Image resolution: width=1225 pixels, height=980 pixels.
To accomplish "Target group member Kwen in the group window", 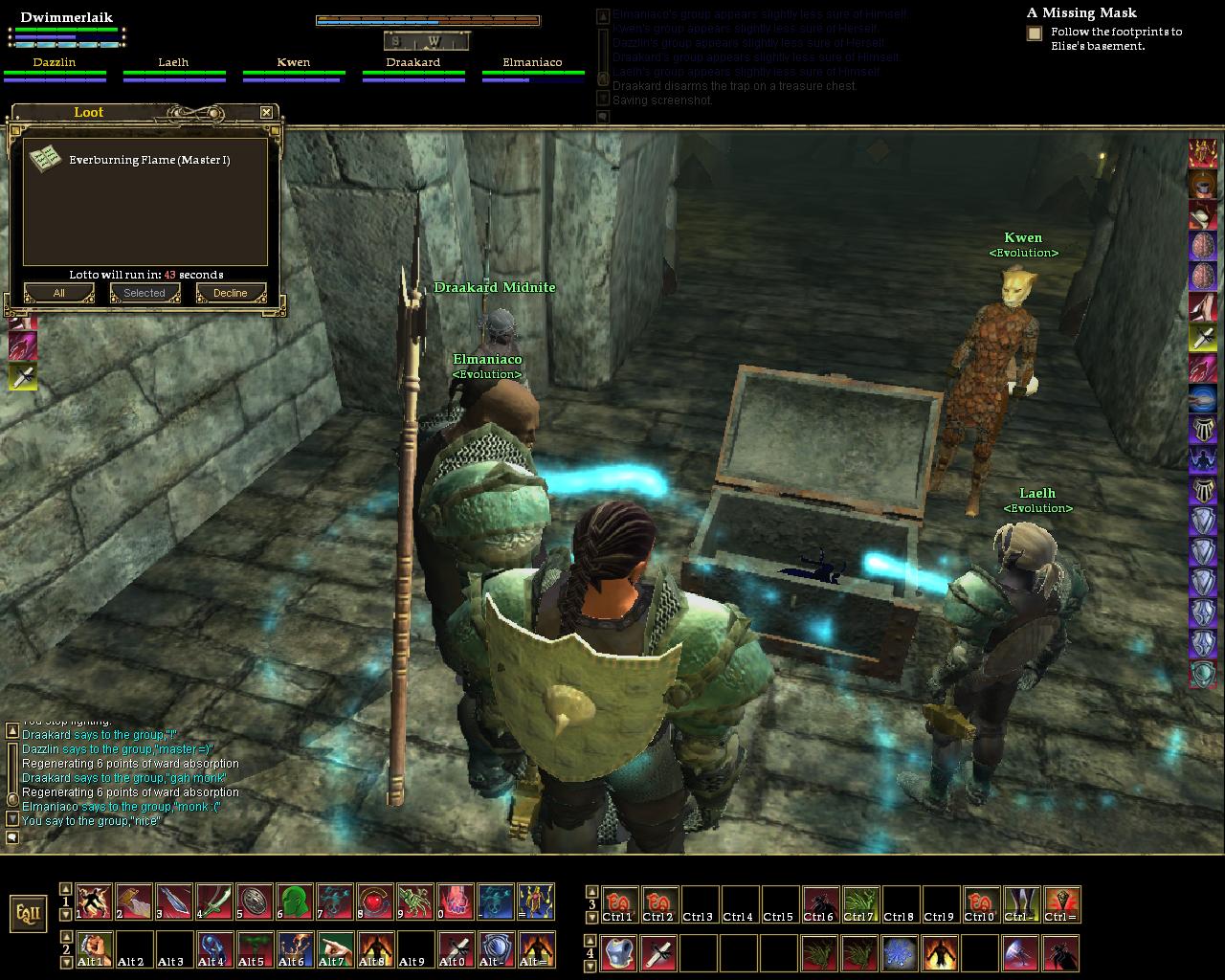I will (294, 63).
